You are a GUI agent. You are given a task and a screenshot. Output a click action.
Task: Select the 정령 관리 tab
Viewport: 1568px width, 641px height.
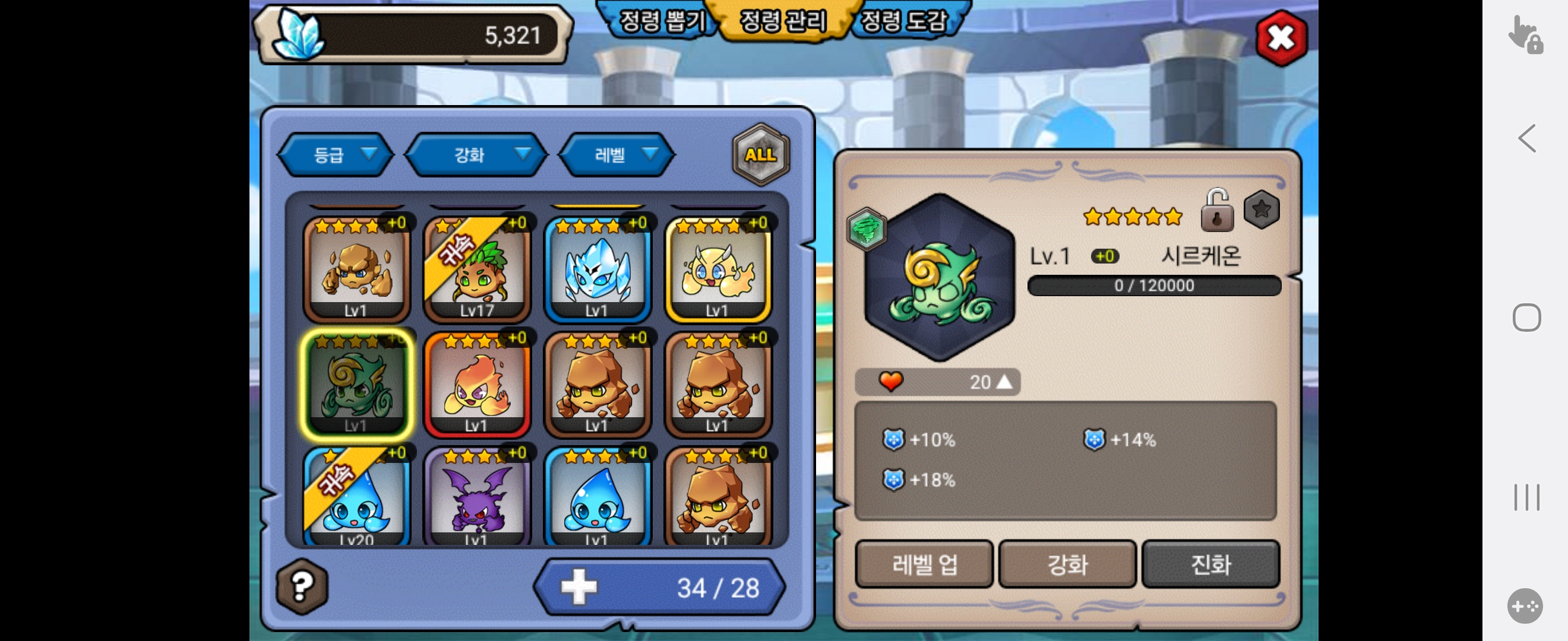[x=783, y=21]
